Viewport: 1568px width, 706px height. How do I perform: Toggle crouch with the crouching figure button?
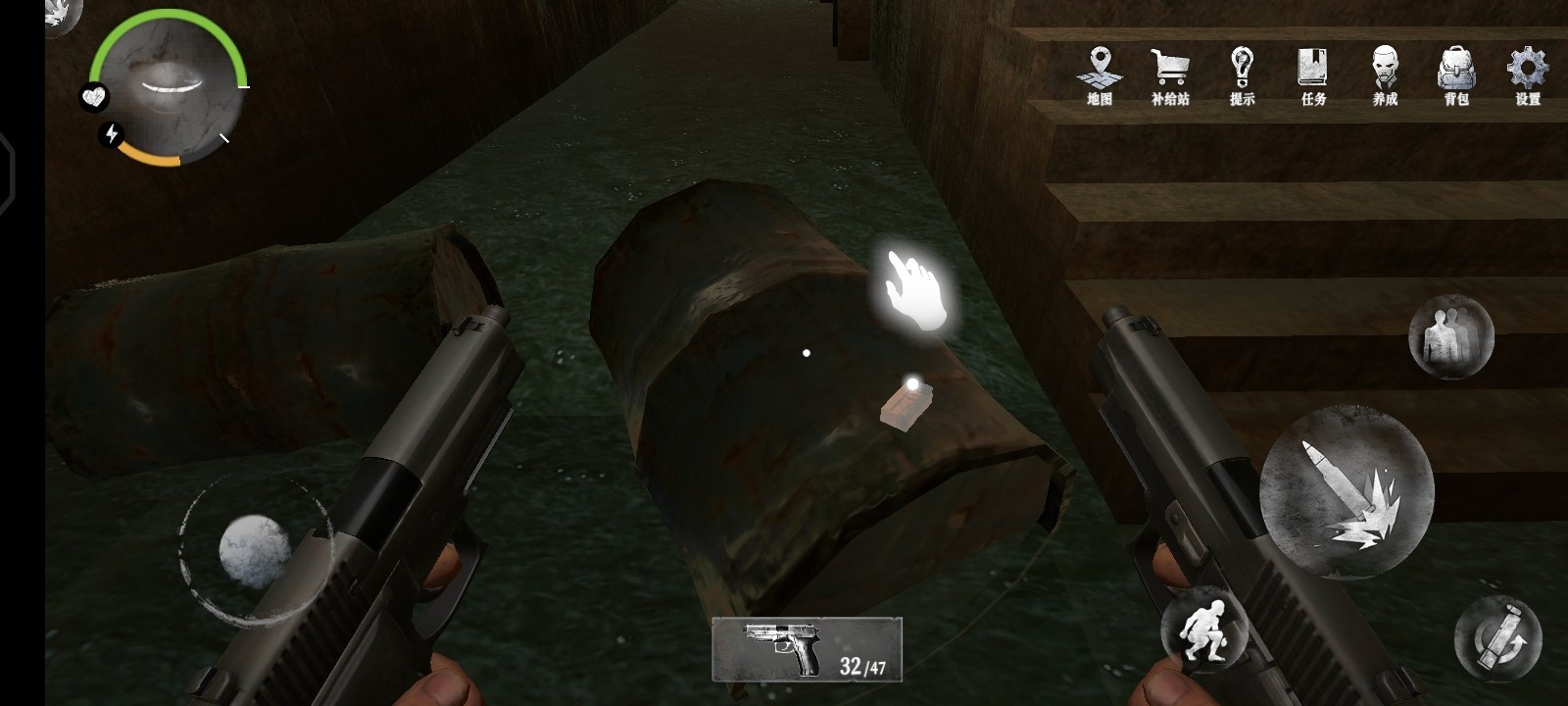click(1204, 630)
